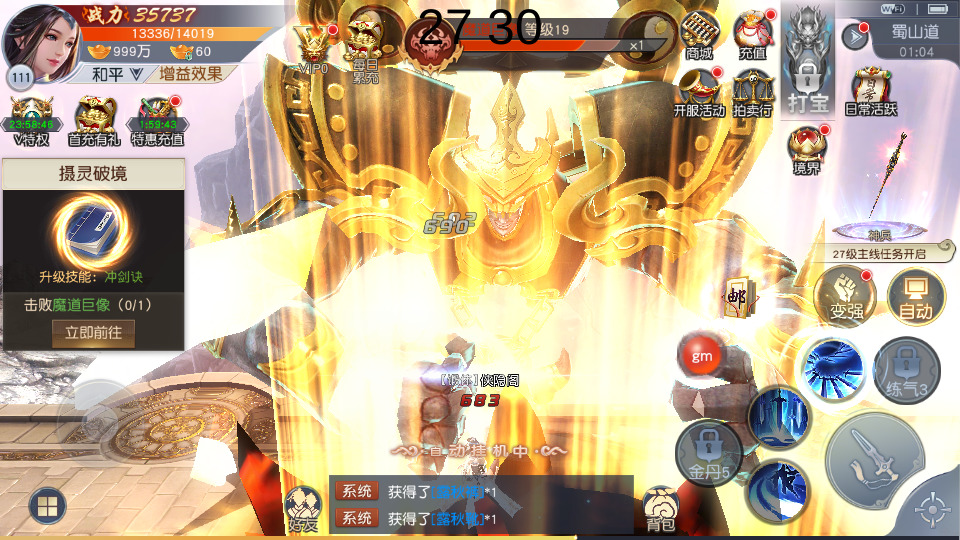Viewport: 960px width, 540px height.
Task: Open the 境界 realm icon
Action: [x=807, y=150]
